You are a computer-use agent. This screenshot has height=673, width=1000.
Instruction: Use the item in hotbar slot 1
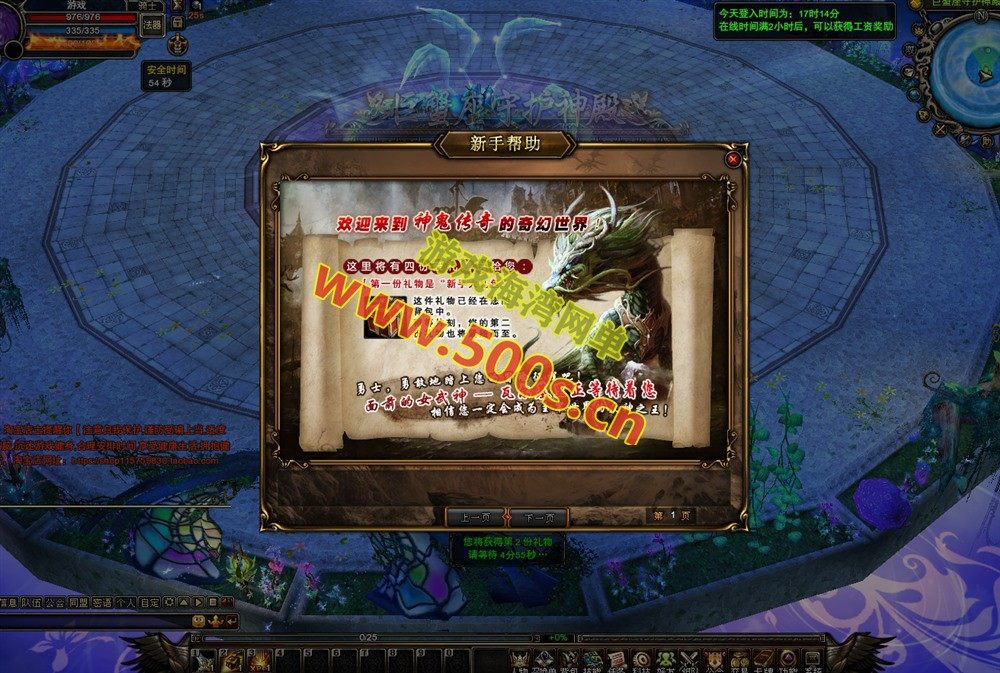(x=205, y=660)
